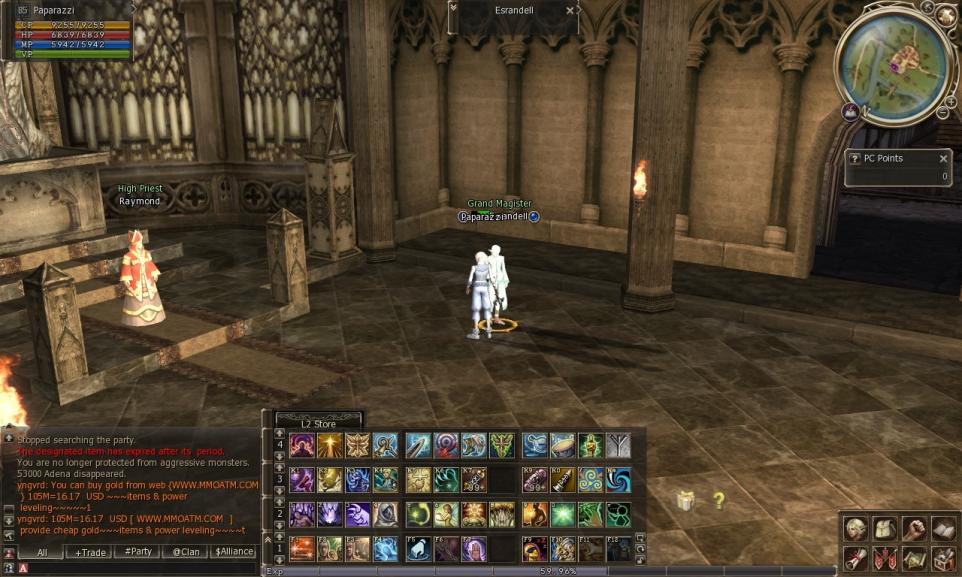Switch to the +Trade chat tab

tap(89, 552)
